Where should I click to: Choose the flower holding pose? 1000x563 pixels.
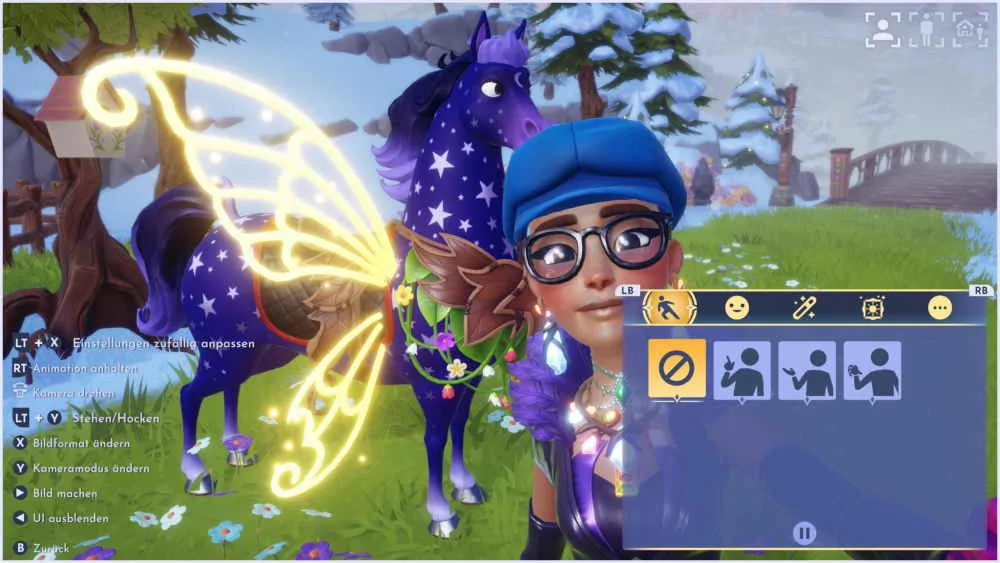pos(872,370)
